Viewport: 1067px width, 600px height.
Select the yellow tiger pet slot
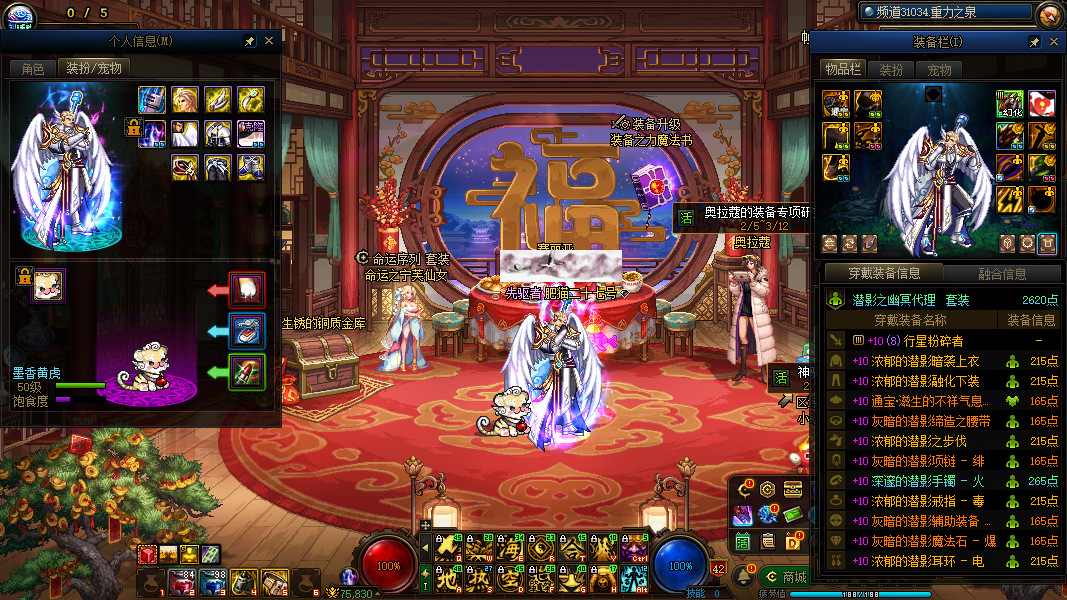pyautogui.click(x=47, y=285)
